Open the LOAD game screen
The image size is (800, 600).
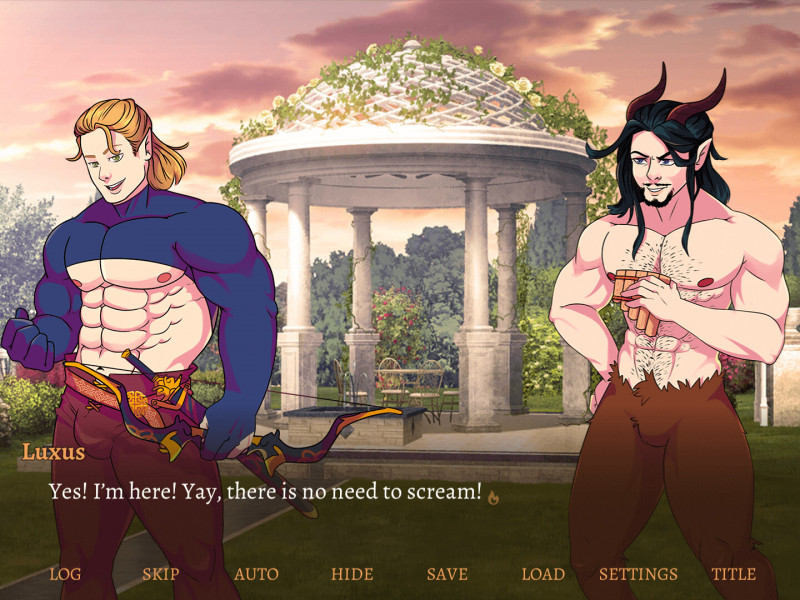tap(543, 574)
